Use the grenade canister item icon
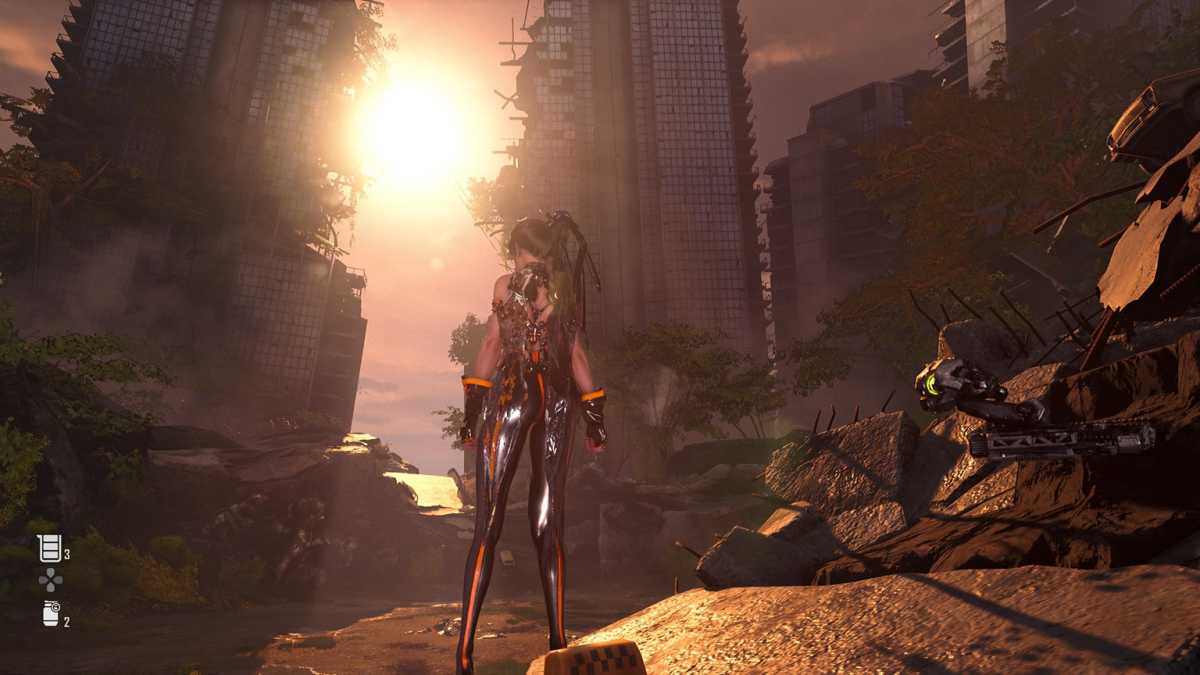The width and height of the screenshot is (1200, 675). [x=51, y=614]
